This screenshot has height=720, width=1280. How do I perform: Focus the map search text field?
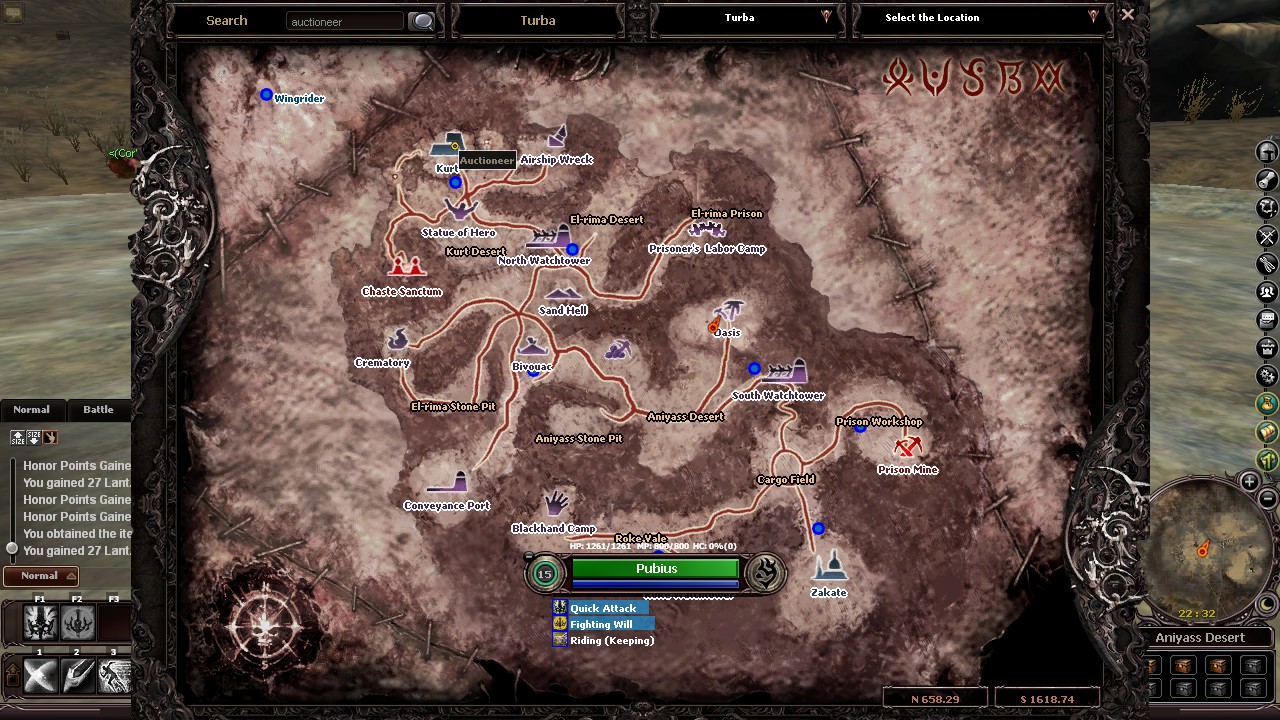(x=345, y=21)
